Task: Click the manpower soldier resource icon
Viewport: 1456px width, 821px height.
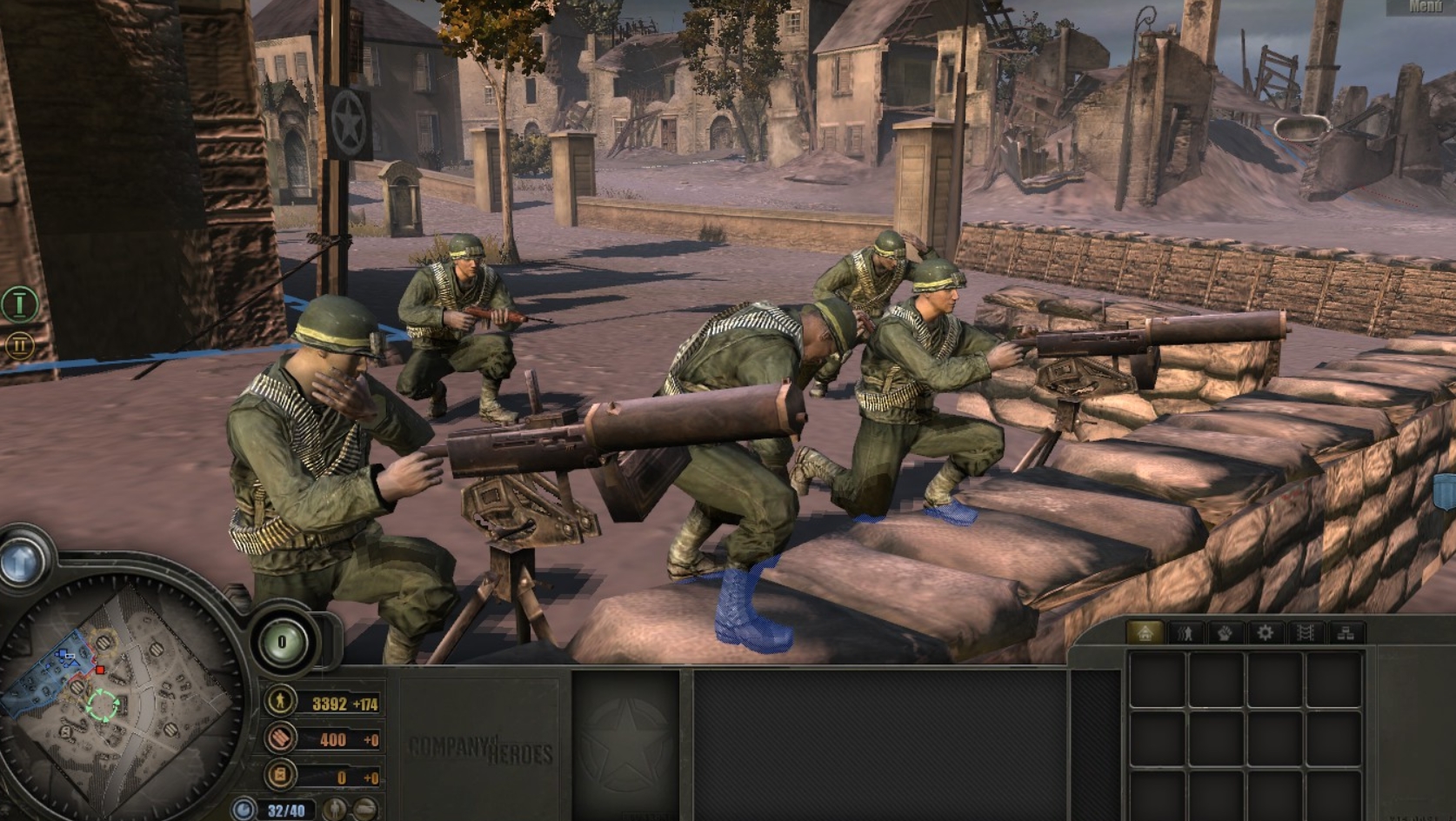Action: [280, 702]
